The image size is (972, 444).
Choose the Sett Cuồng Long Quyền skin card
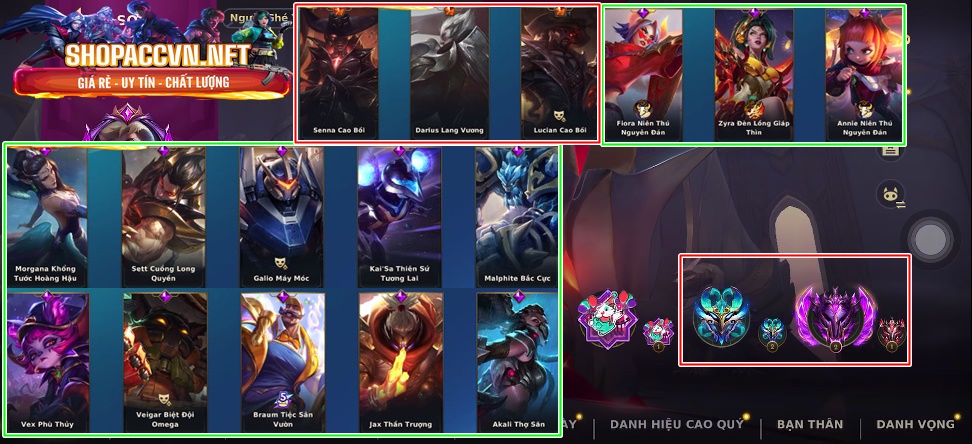coord(164,215)
